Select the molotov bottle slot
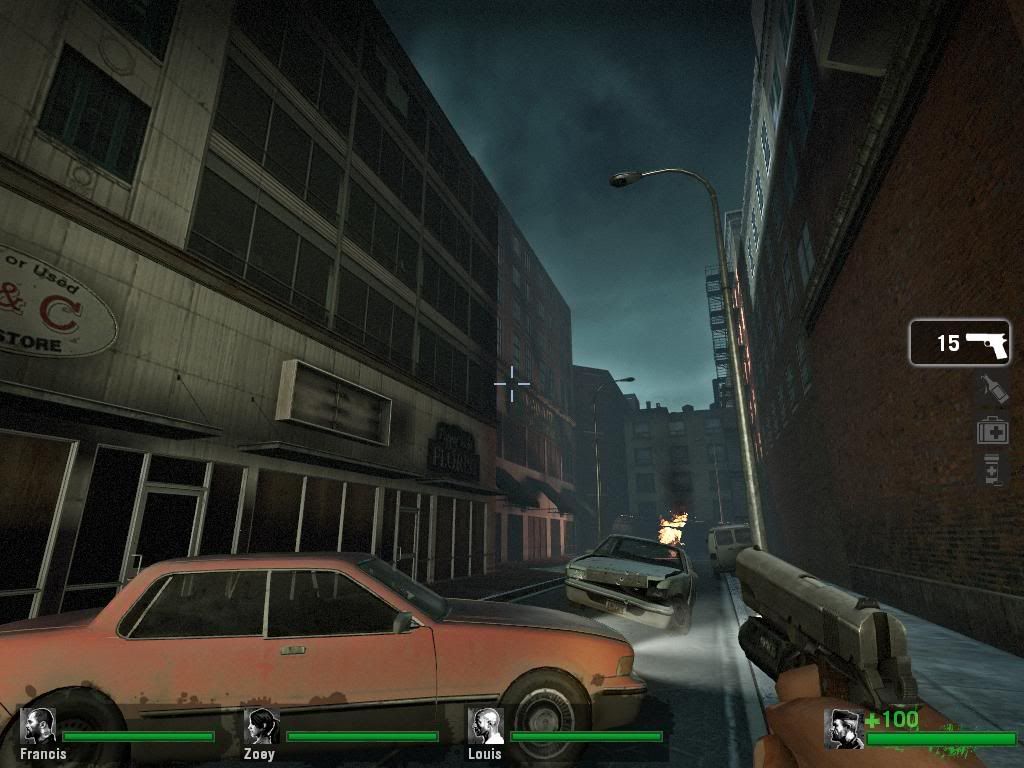1024x768 pixels. pyautogui.click(x=992, y=390)
